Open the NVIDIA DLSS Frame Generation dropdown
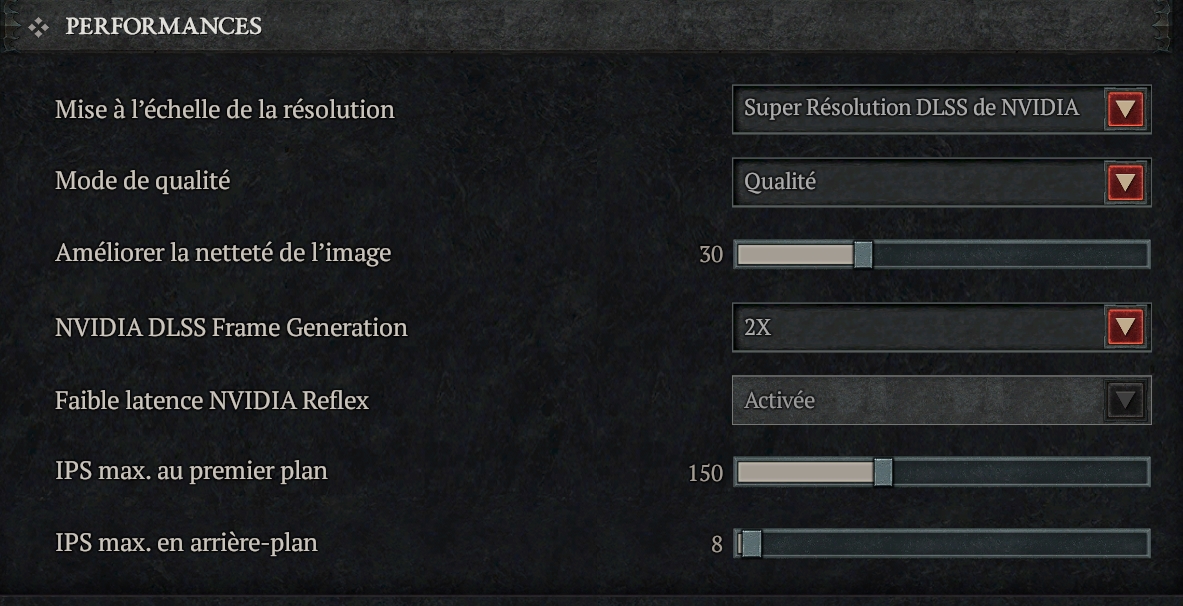 (x=940, y=328)
